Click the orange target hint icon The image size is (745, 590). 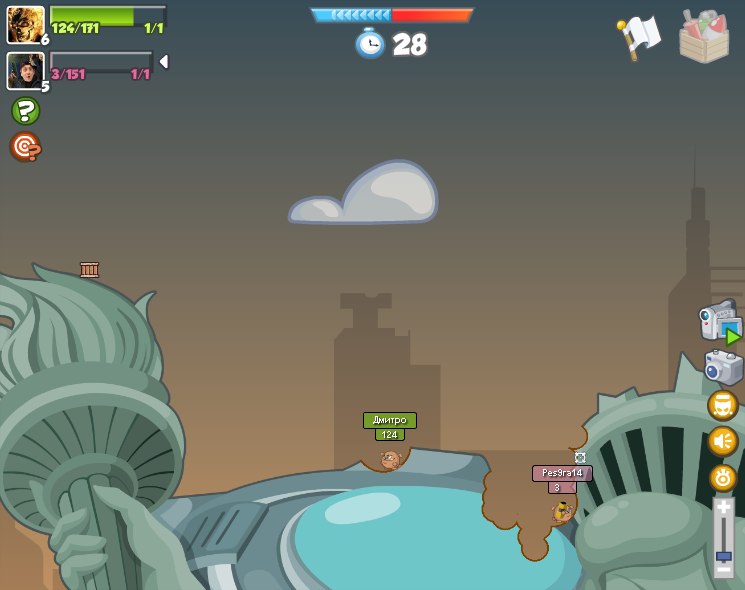[25, 147]
